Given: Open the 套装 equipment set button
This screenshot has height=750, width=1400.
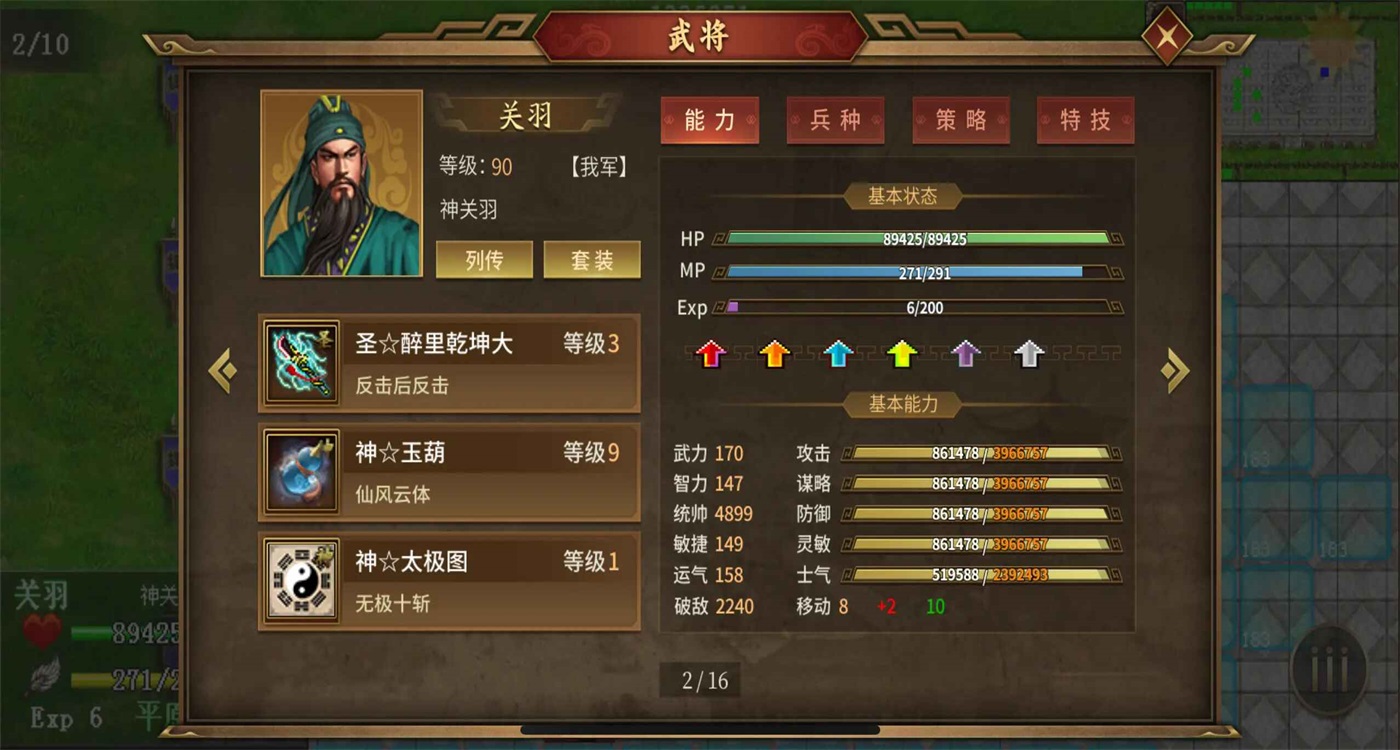Looking at the screenshot, I should [591, 259].
